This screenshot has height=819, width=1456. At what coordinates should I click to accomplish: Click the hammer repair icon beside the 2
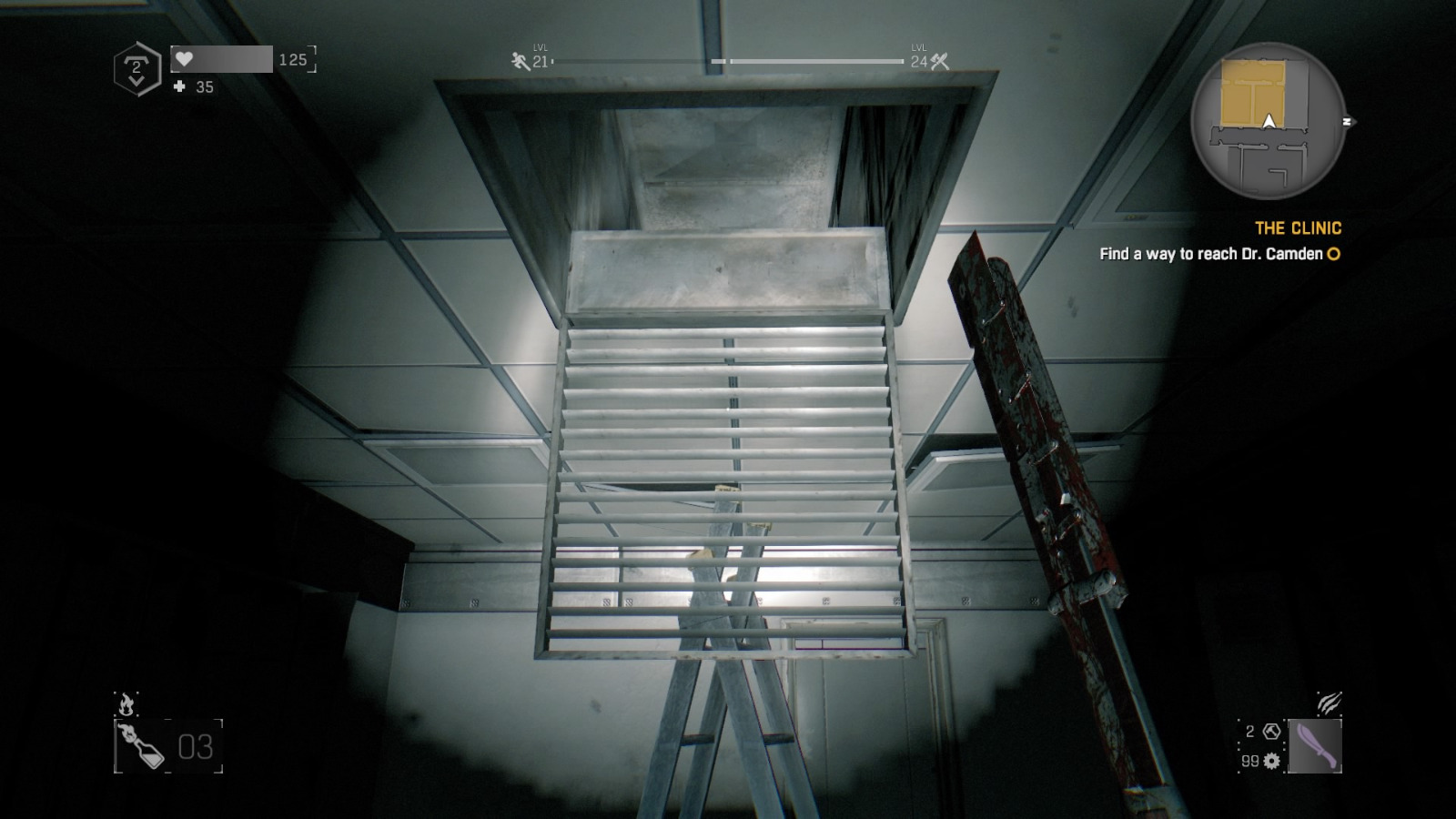pyautogui.click(x=1270, y=730)
